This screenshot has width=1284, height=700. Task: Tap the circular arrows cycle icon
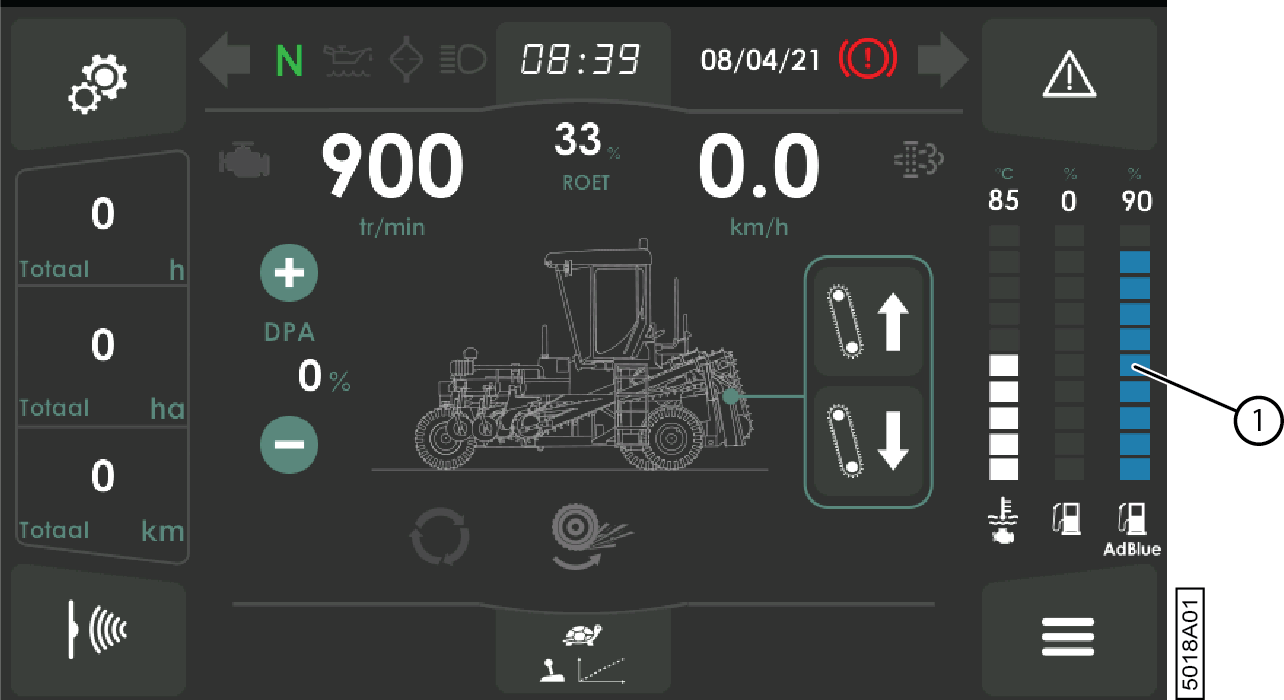(x=439, y=539)
